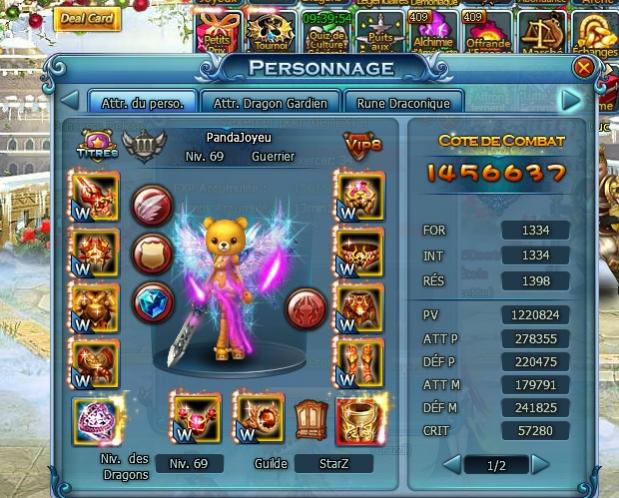Select the red sword weapon slot
The image size is (619, 498).
coord(95,195)
